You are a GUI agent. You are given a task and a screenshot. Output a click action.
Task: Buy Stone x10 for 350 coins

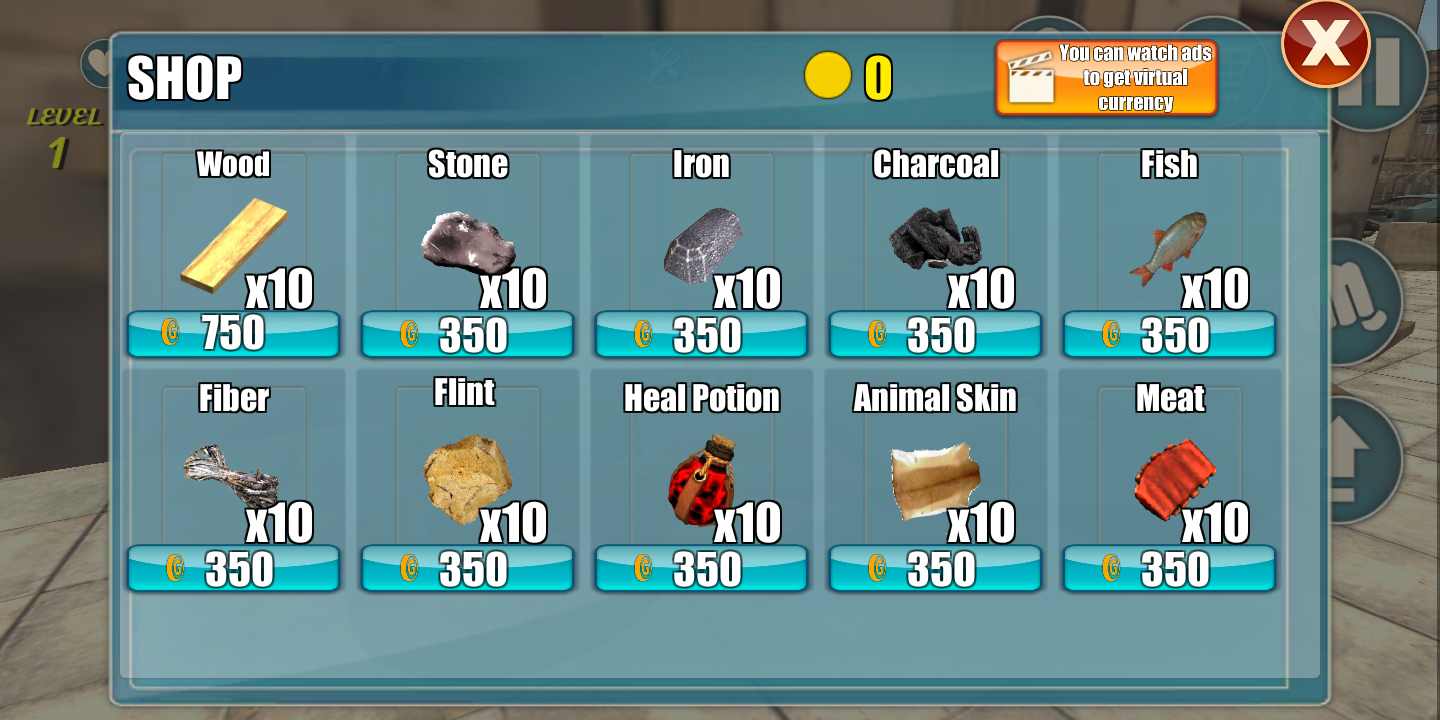(467, 334)
